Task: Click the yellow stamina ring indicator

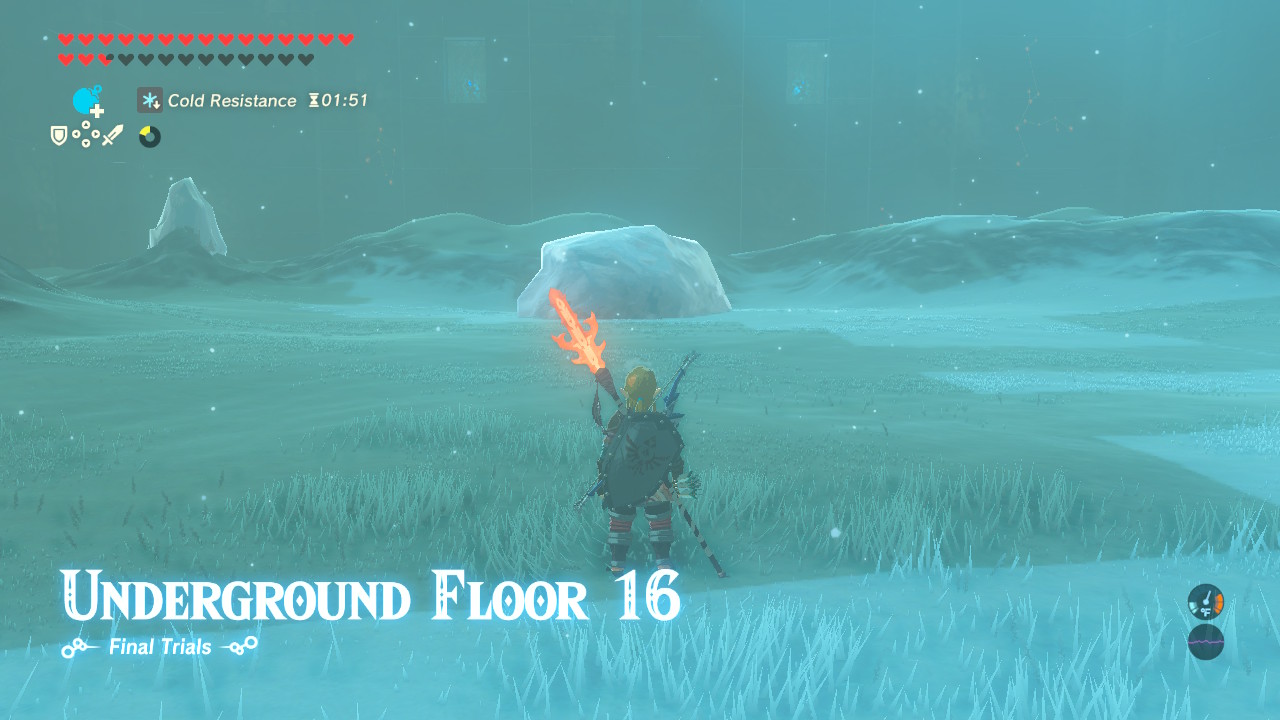Action: coord(148,135)
